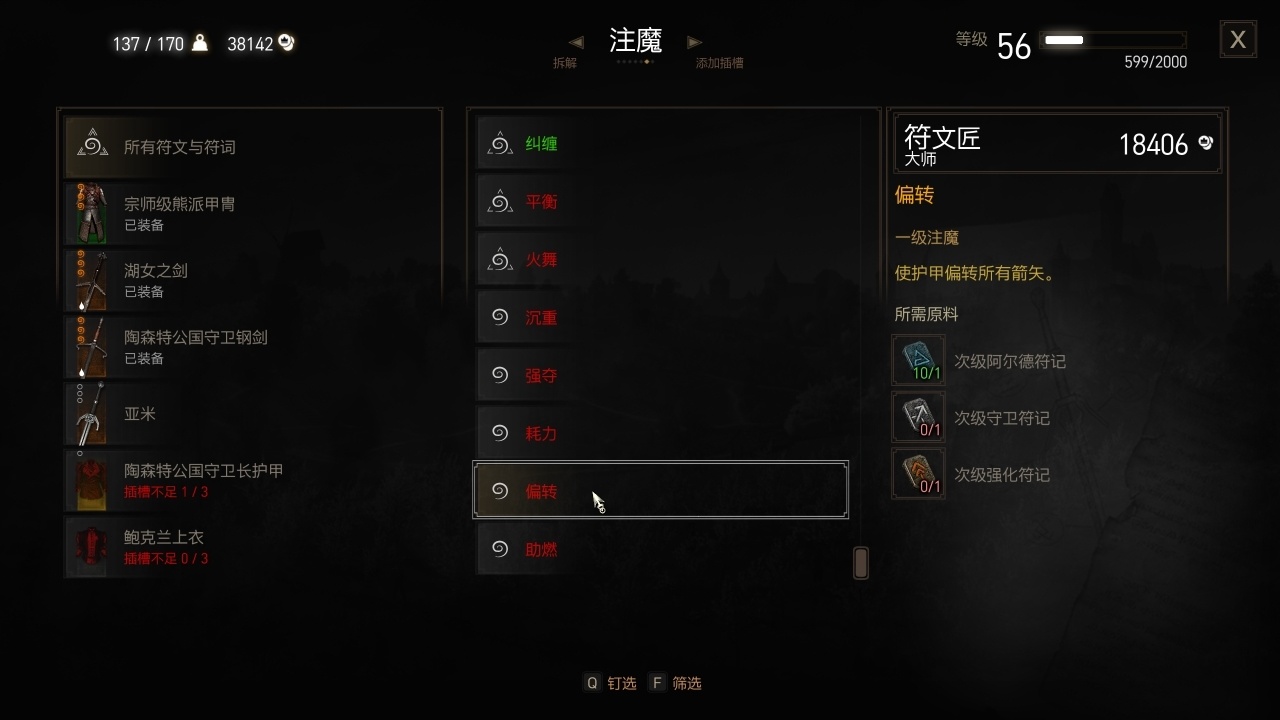Click the 次级守卫符记 ingredient icon
This screenshot has width=1280, height=720.
(917, 416)
